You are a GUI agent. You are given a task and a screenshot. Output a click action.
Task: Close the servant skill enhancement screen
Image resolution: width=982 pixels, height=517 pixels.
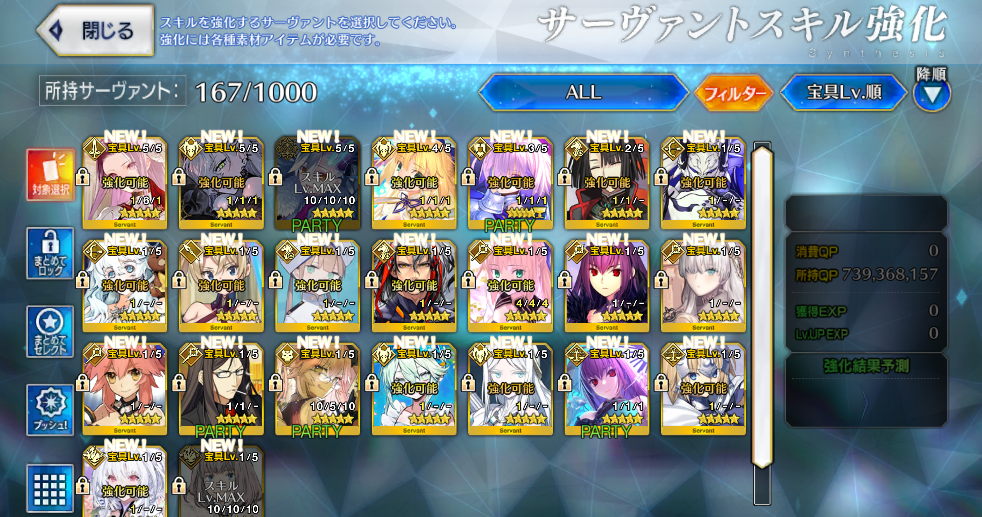click(95, 30)
